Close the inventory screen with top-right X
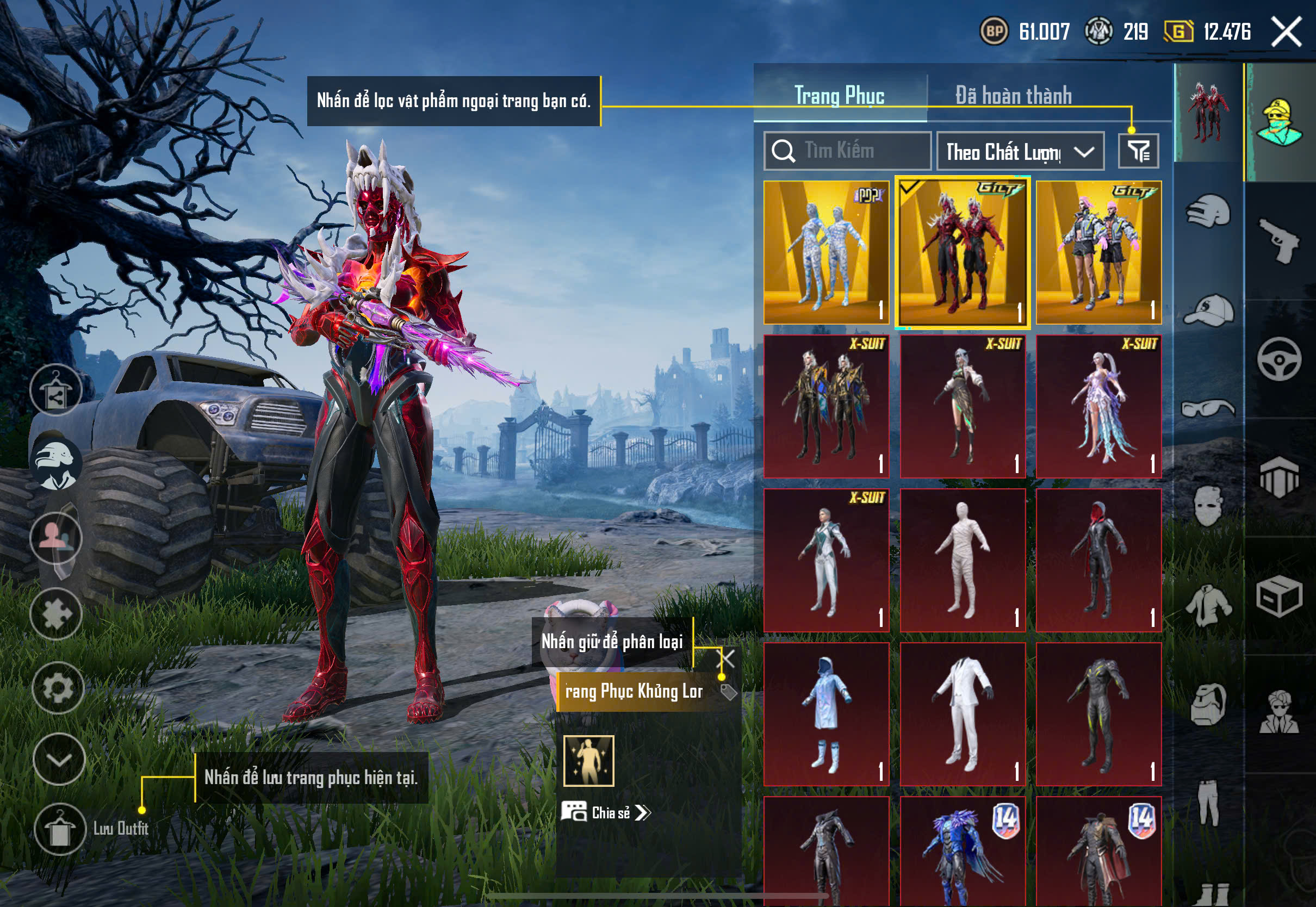 point(1286,31)
